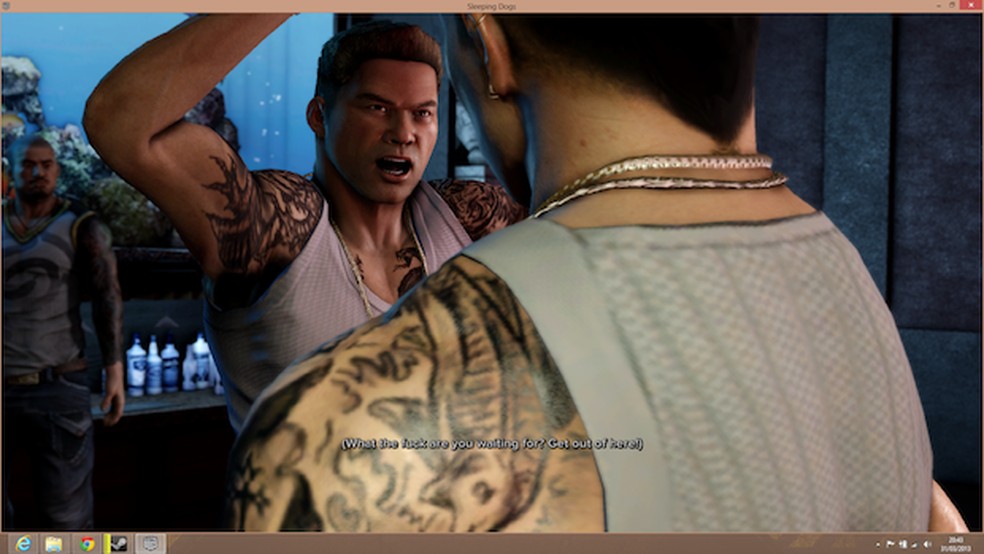
Task: Close the Sleeping Dogs window
Action: point(972,6)
